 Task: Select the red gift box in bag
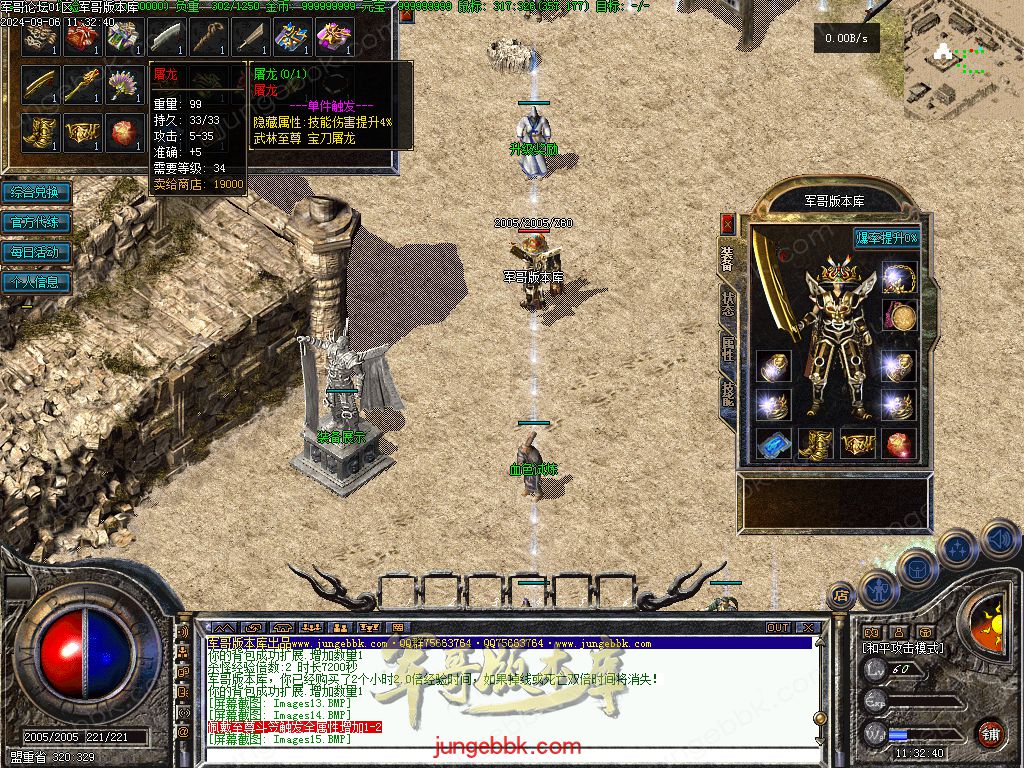click(82, 38)
